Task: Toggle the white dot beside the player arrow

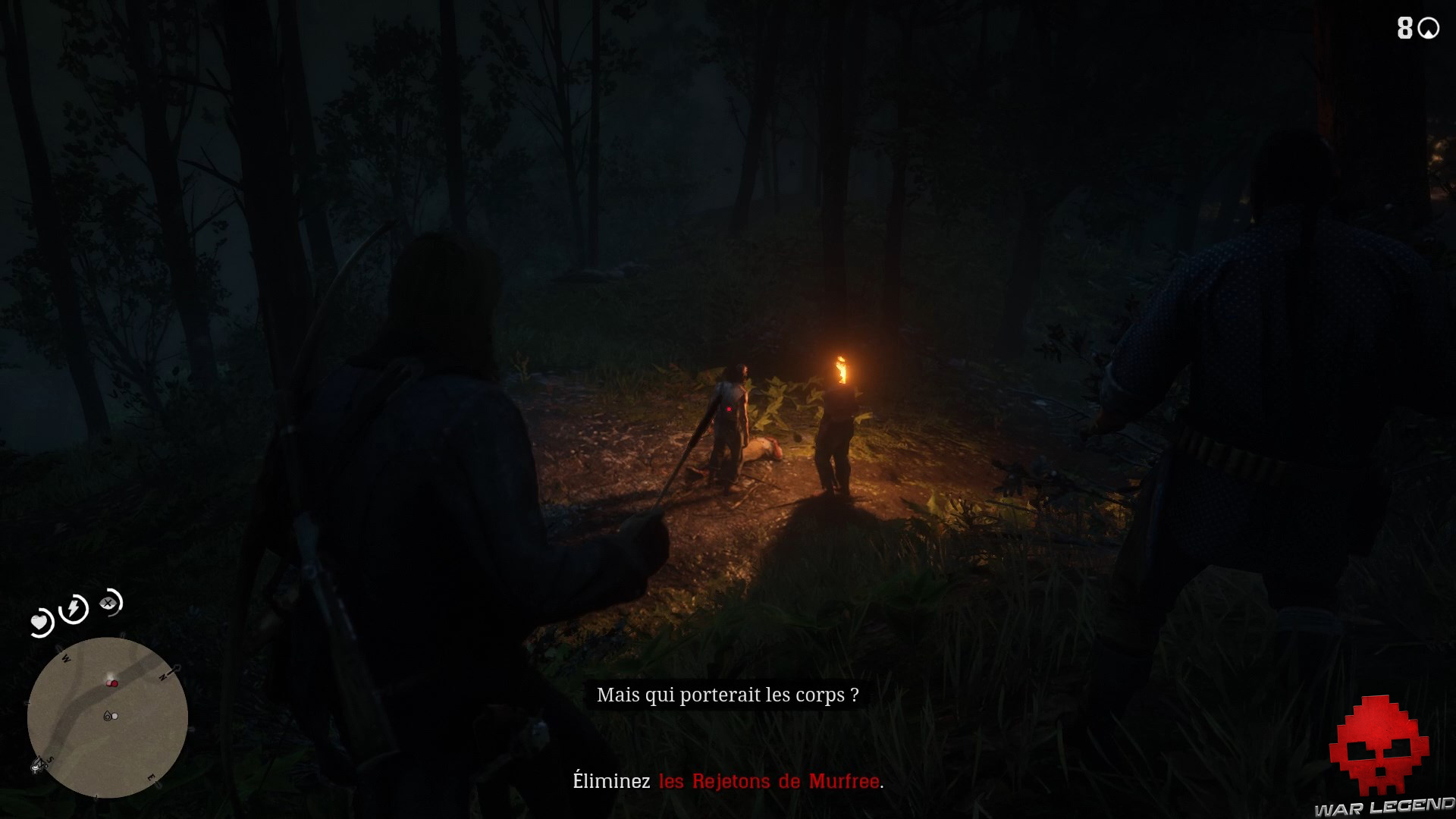Action: (x=115, y=716)
